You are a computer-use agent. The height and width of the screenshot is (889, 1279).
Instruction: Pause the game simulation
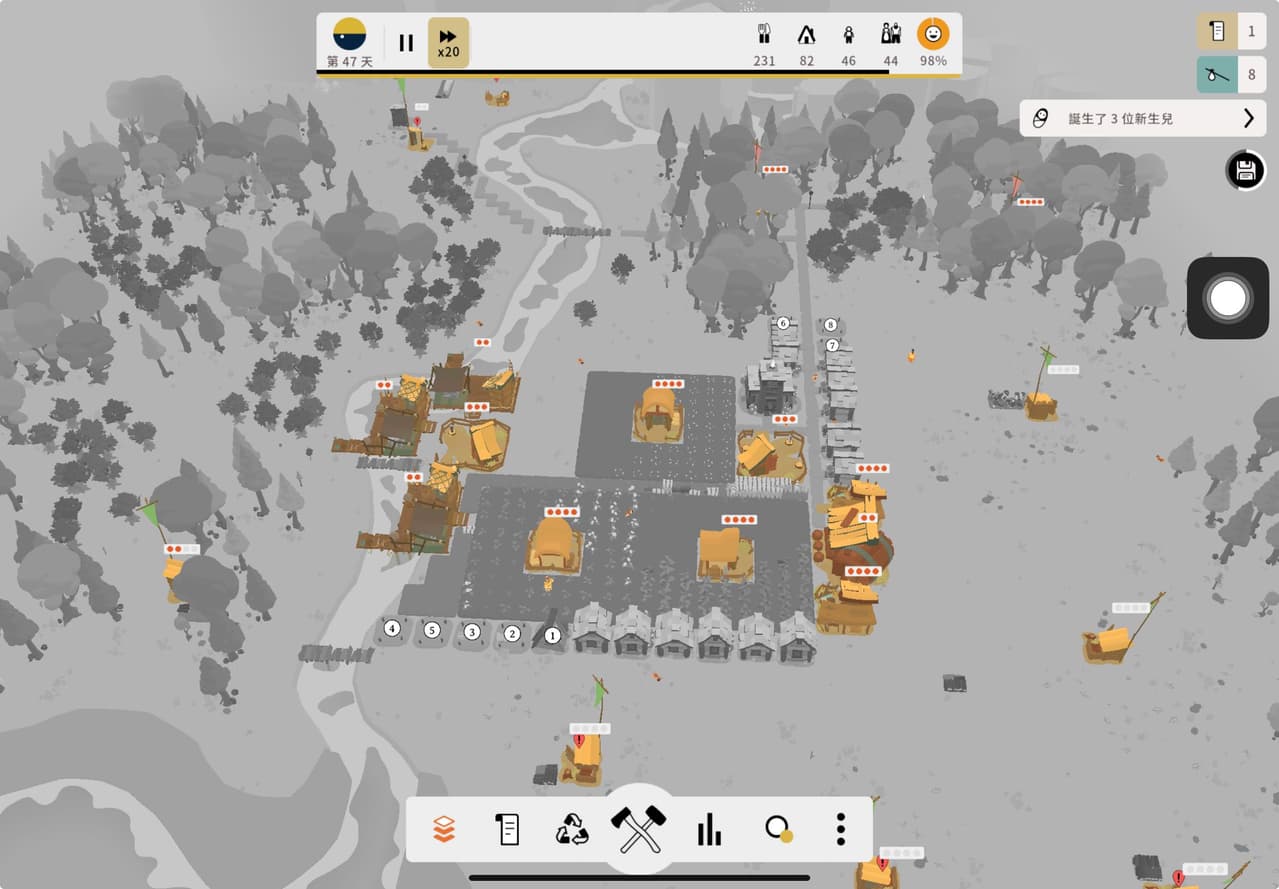tap(406, 43)
